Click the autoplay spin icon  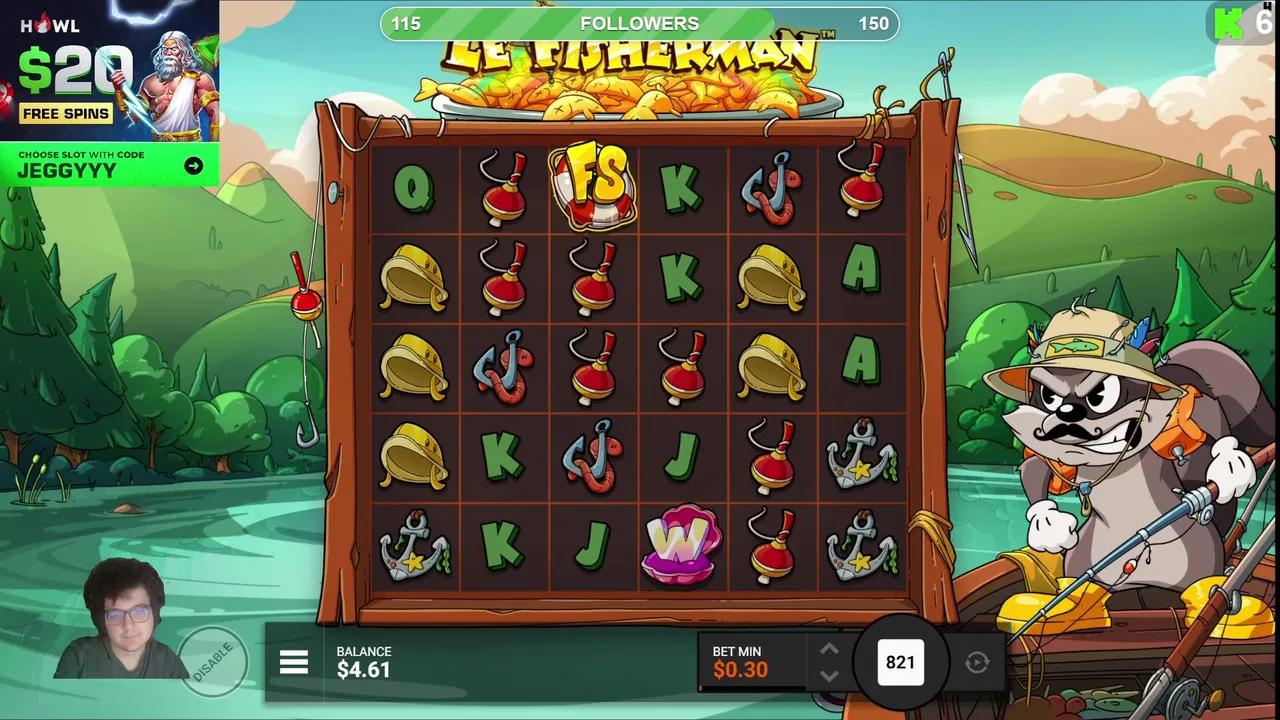975,662
